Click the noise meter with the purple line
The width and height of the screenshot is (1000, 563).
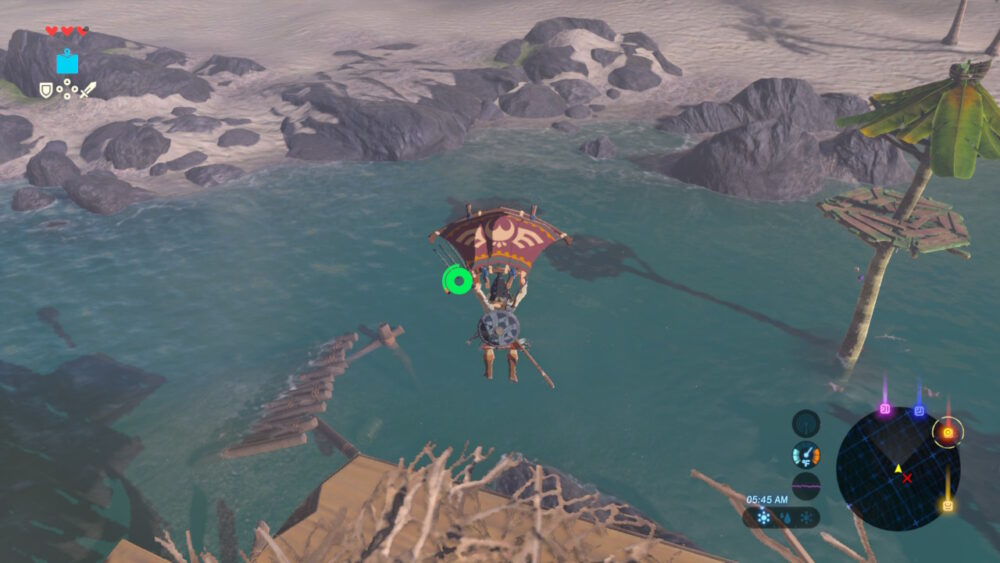click(x=806, y=486)
